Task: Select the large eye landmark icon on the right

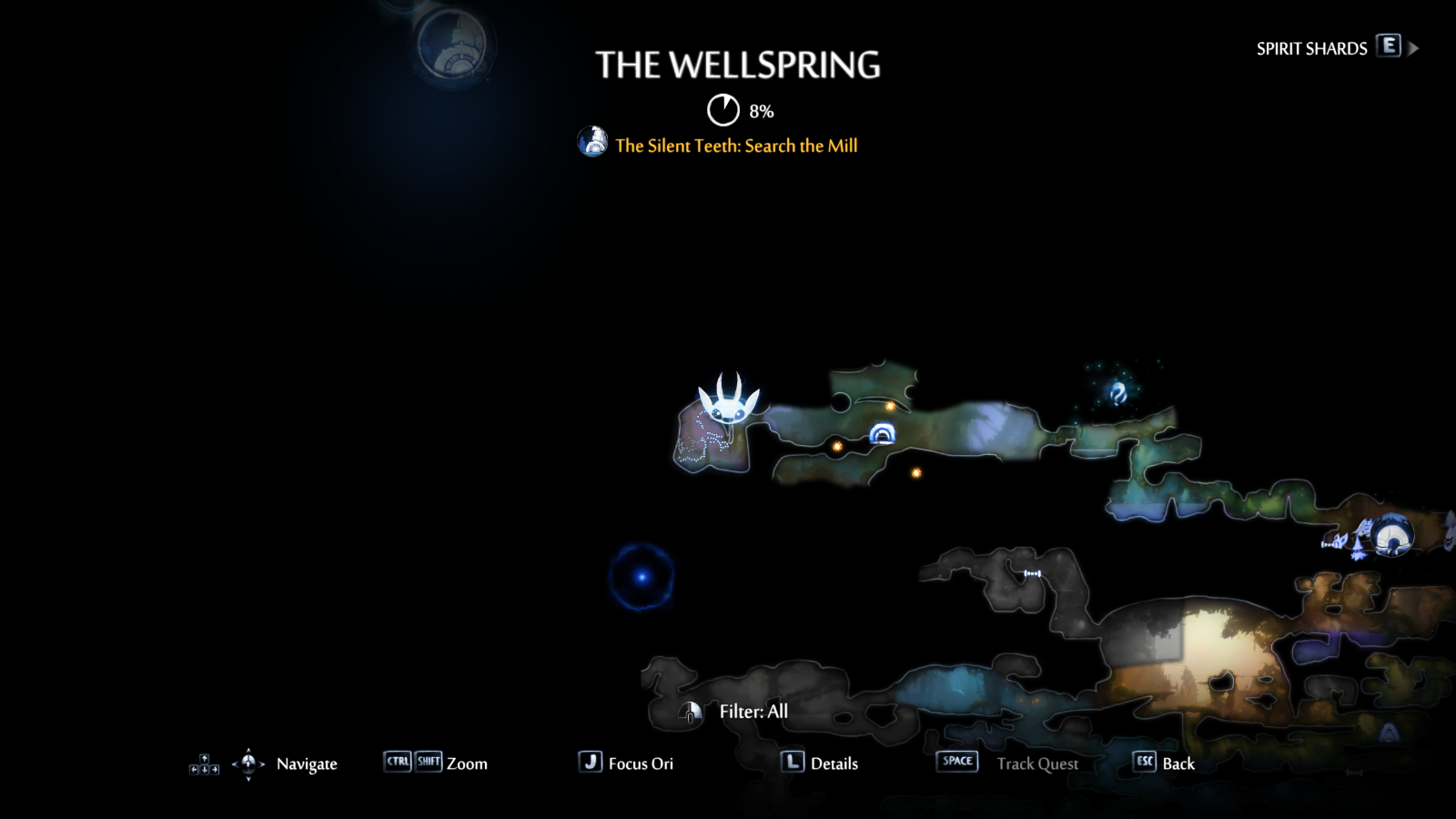Action: [x=1393, y=535]
